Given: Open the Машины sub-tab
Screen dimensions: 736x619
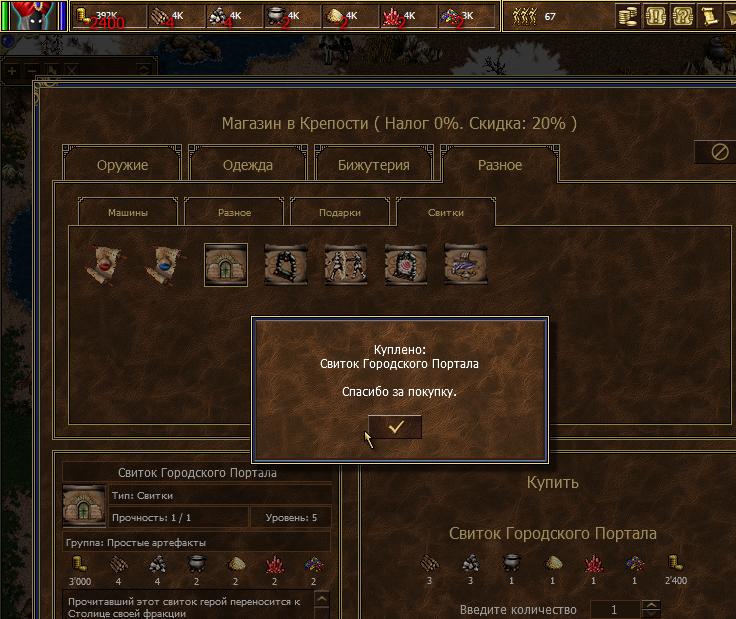Looking at the screenshot, I should point(128,212).
